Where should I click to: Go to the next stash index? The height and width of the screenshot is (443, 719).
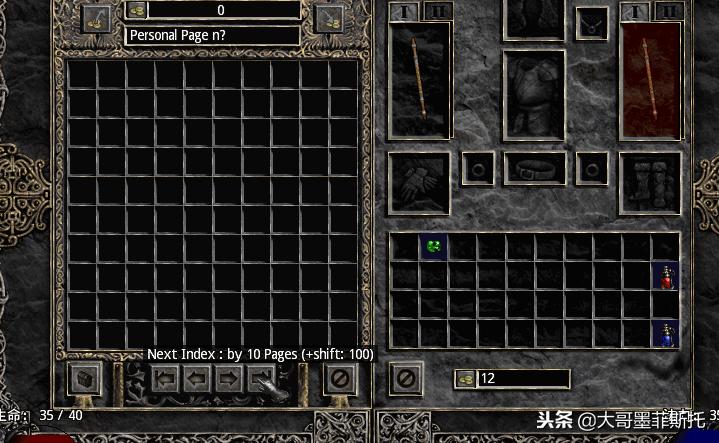[x=261, y=378]
